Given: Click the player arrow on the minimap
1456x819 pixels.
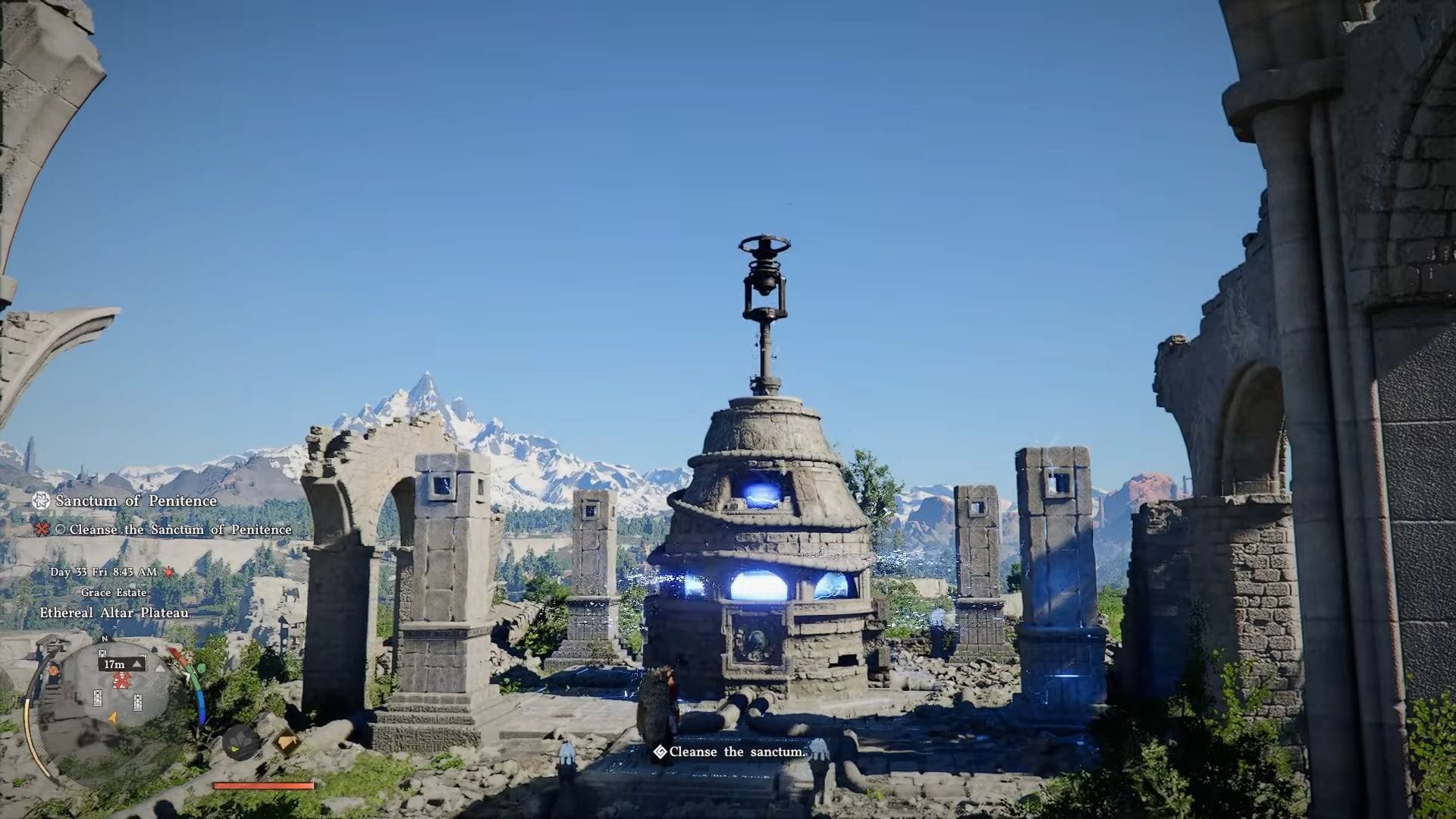Looking at the screenshot, I should [112, 717].
